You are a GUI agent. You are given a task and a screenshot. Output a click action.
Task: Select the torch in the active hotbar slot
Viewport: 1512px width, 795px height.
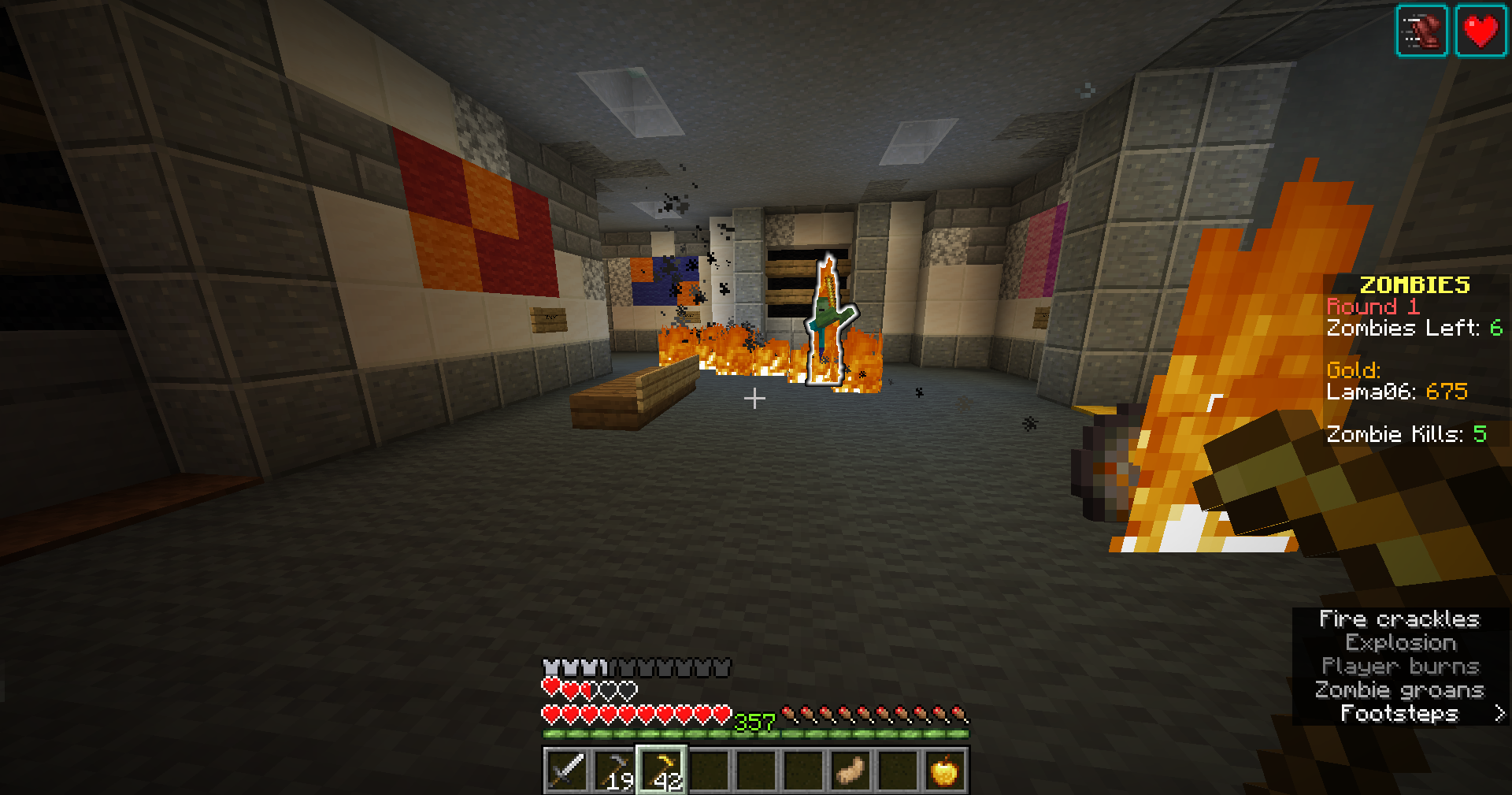(x=661, y=771)
